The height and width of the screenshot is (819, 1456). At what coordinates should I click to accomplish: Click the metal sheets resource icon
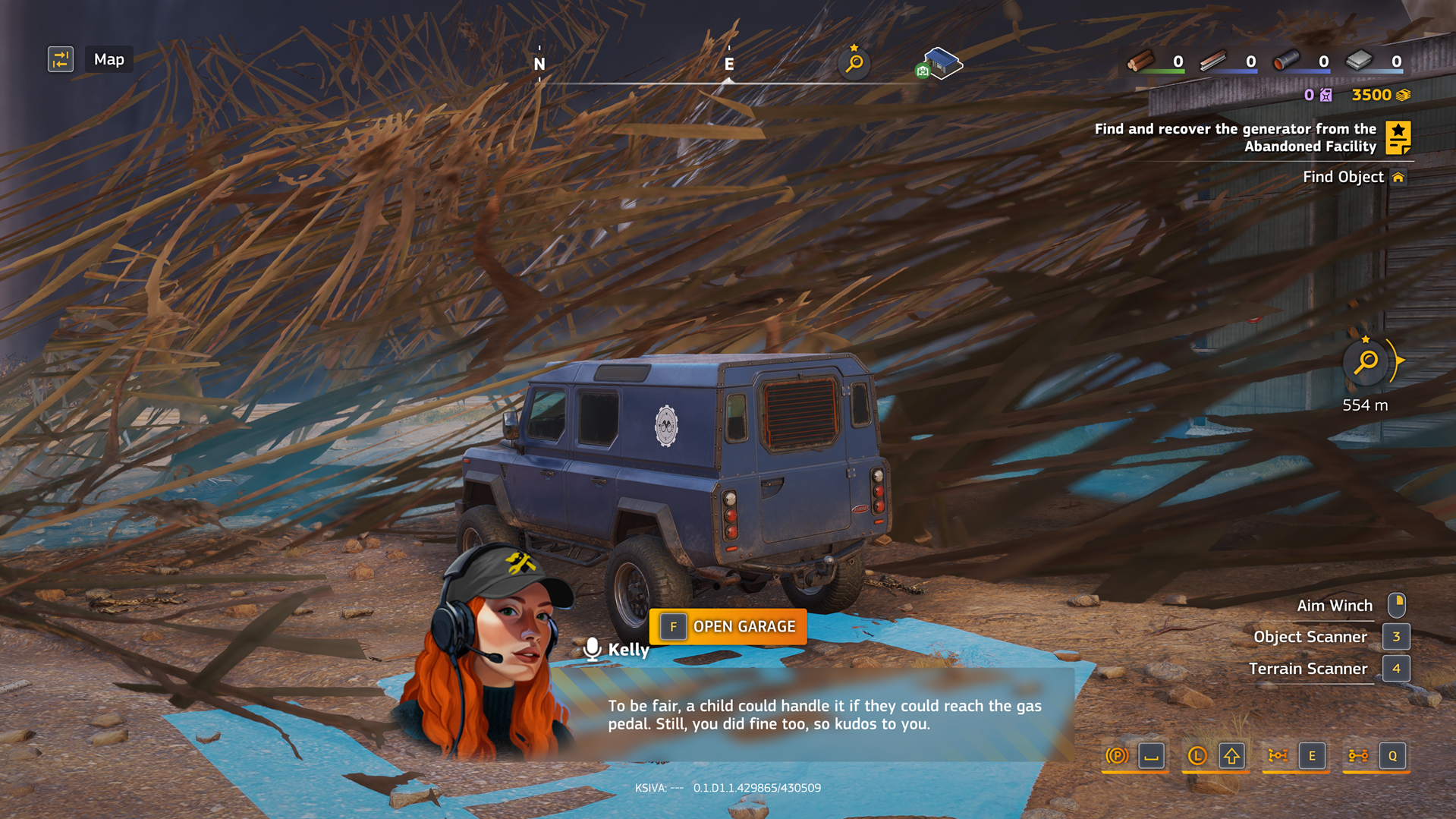(1360, 61)
